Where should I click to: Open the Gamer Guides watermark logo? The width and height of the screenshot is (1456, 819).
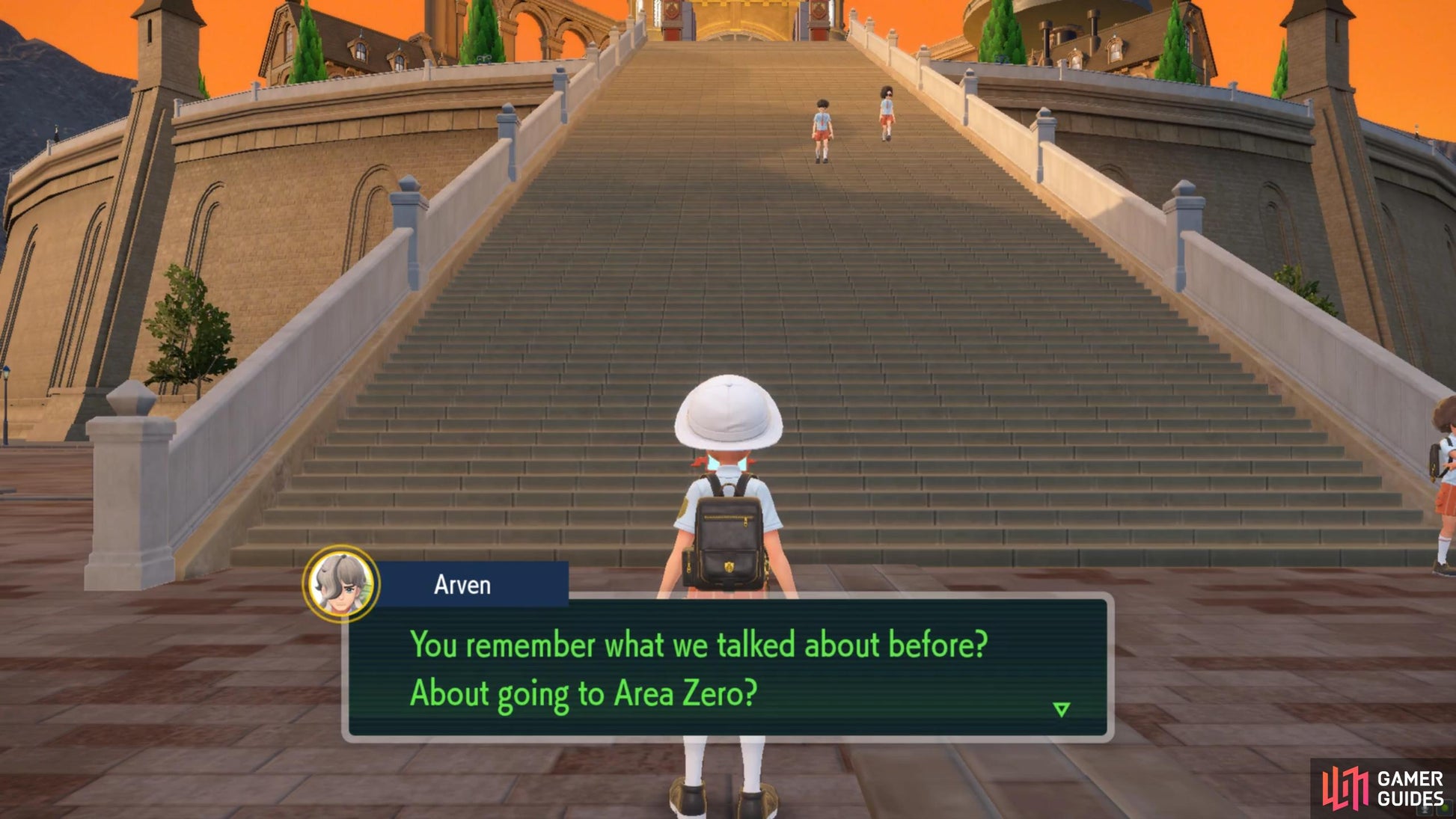[1383, 789]
